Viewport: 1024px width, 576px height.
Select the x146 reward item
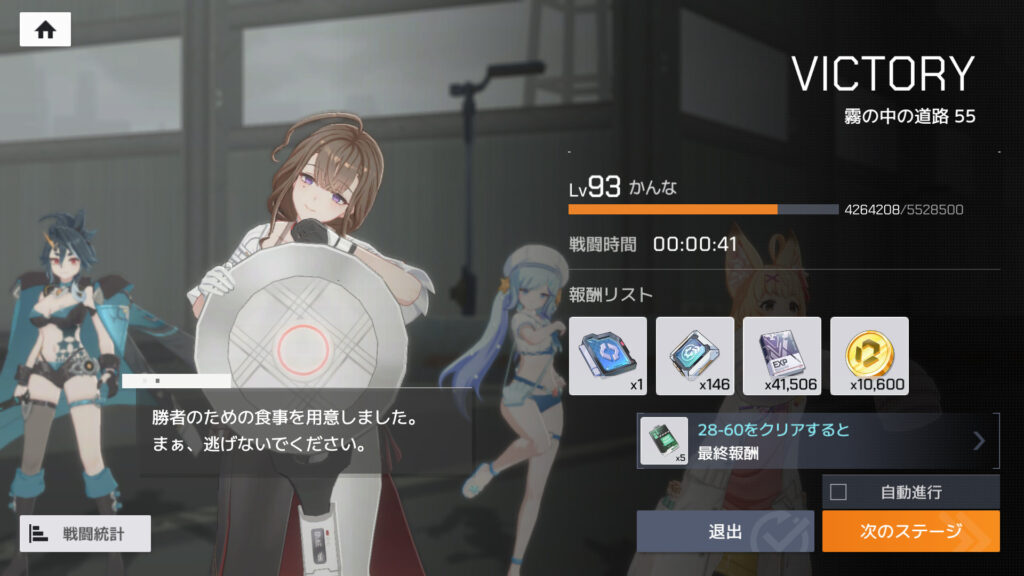695,356
